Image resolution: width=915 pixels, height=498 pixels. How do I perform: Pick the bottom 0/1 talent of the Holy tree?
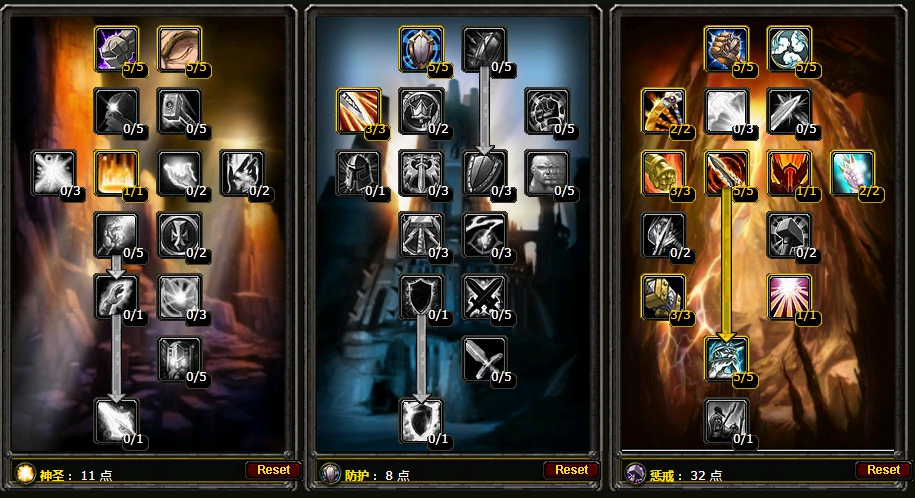pos(116,420)
